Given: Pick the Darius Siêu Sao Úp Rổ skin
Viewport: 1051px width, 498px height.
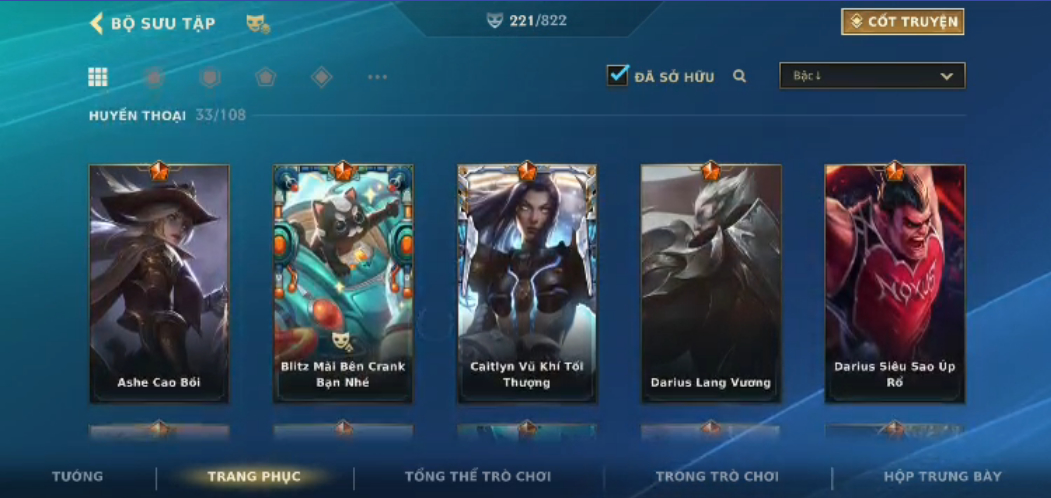Looking at the screenshot, I should click(895, 284).
